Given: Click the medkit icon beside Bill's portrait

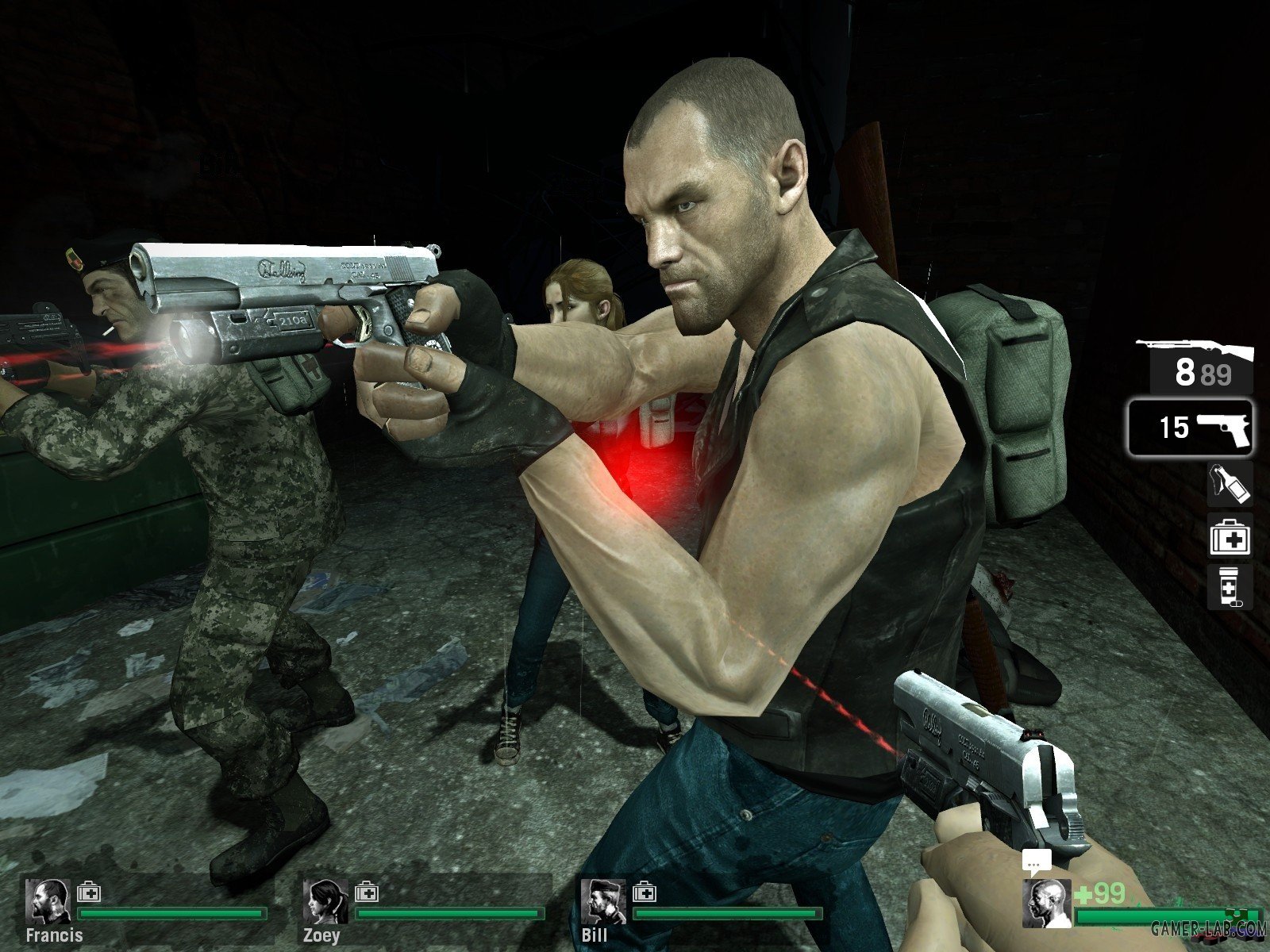Looking at the screenshot, I should [645, 892].
